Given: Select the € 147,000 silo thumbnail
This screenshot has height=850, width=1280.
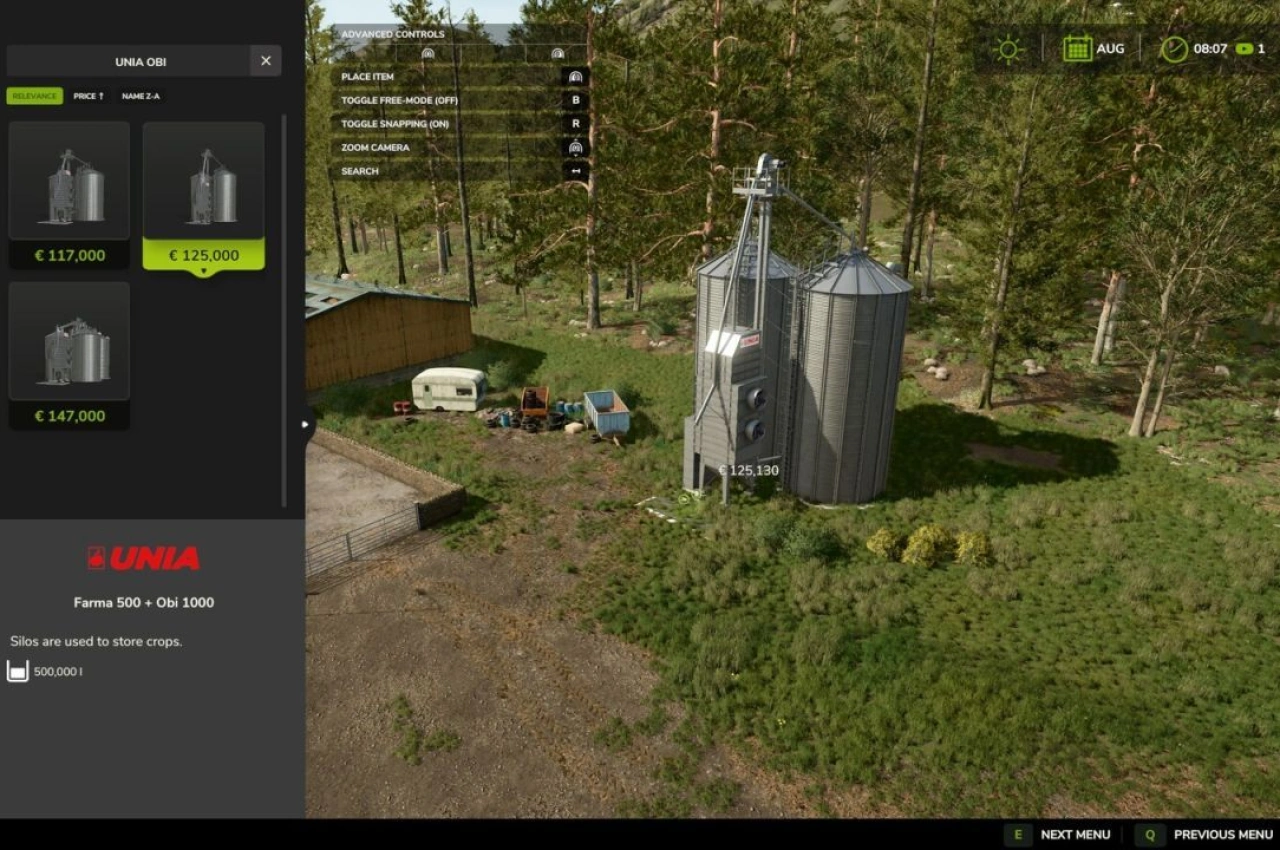Looking at the screenshot, I should tap(68, 341).
